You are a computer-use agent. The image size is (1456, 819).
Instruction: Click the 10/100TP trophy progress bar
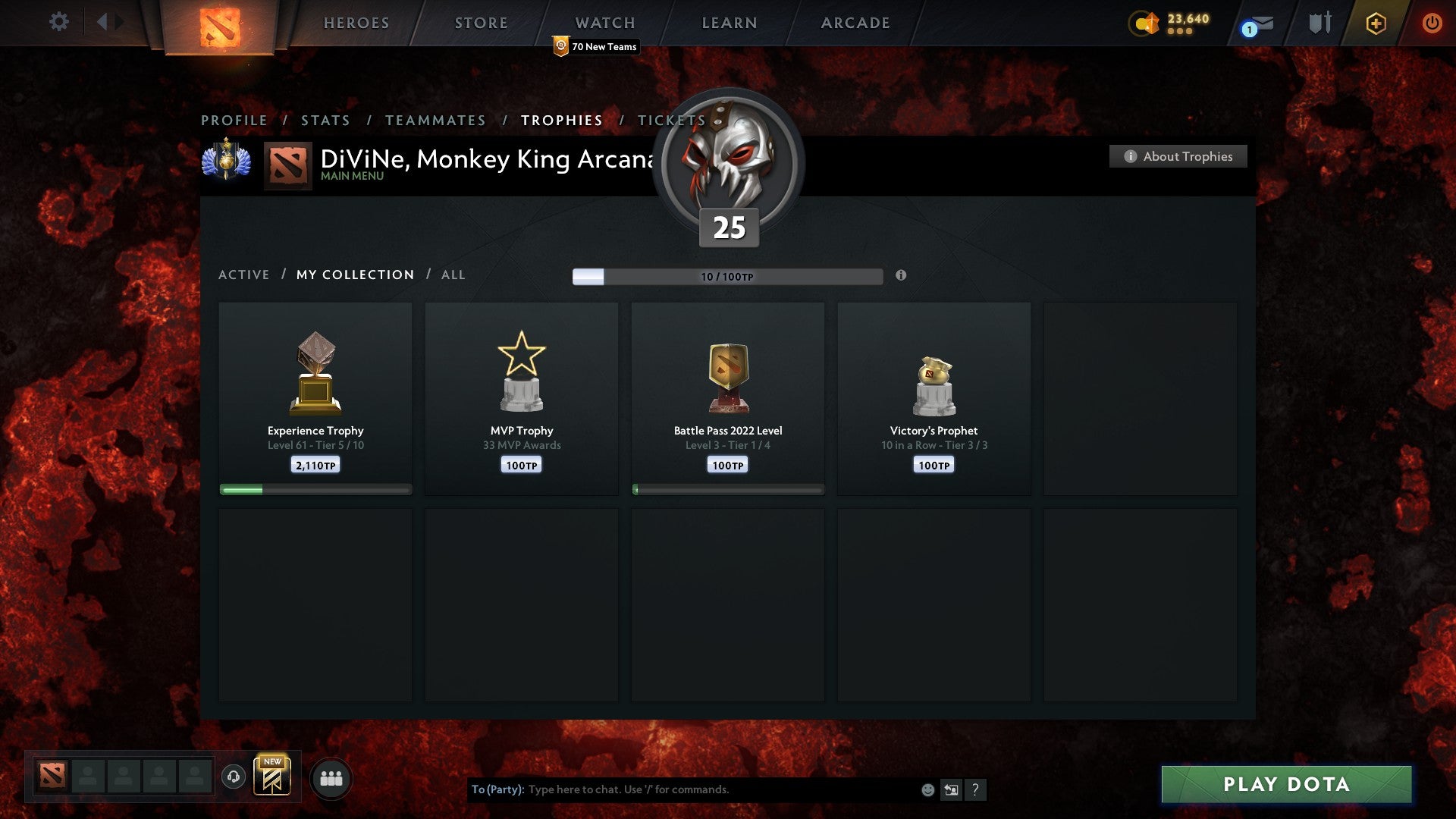pyautogui.click(x=727, y=276)
